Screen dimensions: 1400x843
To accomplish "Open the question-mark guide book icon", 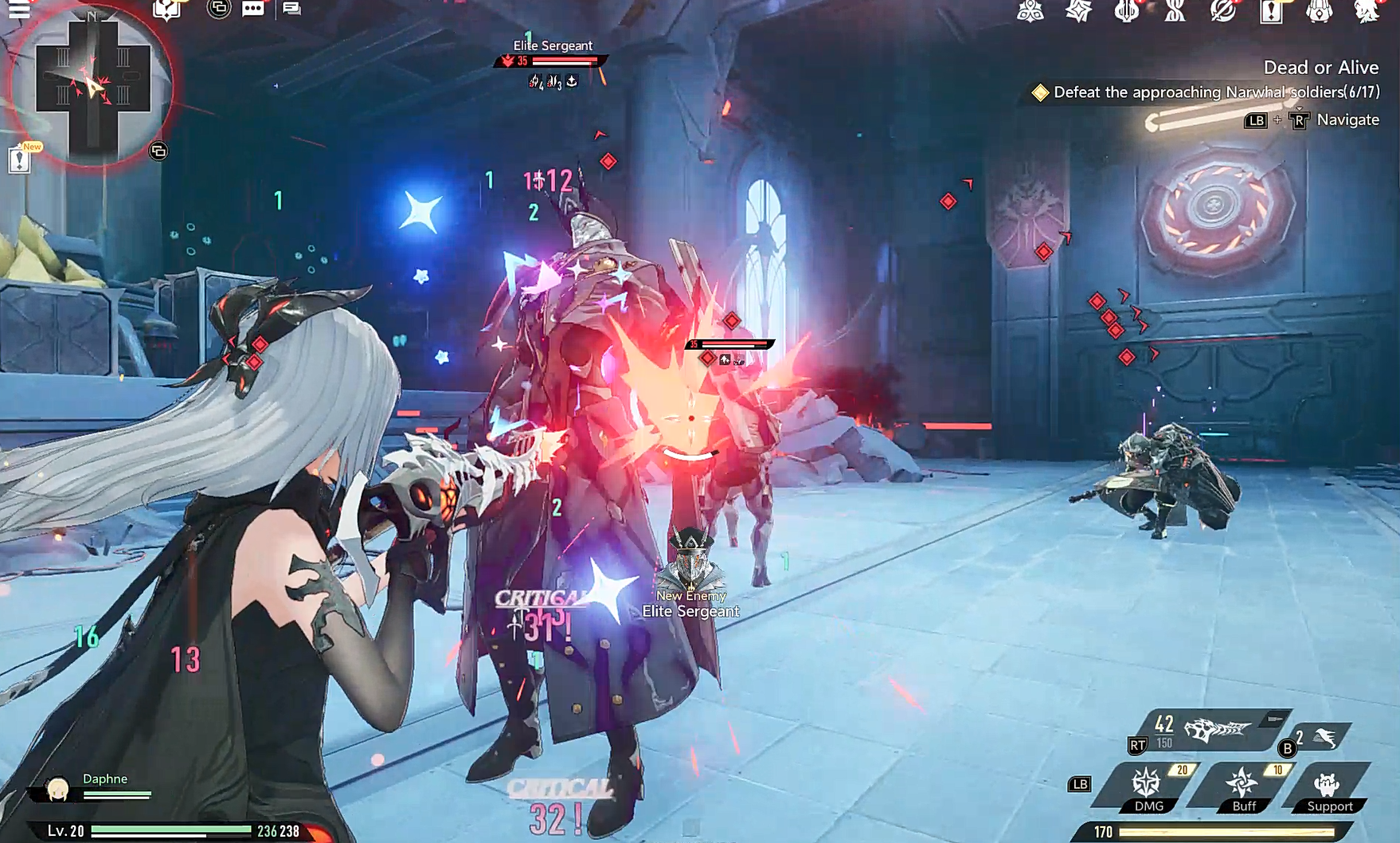I will [166, 10].
